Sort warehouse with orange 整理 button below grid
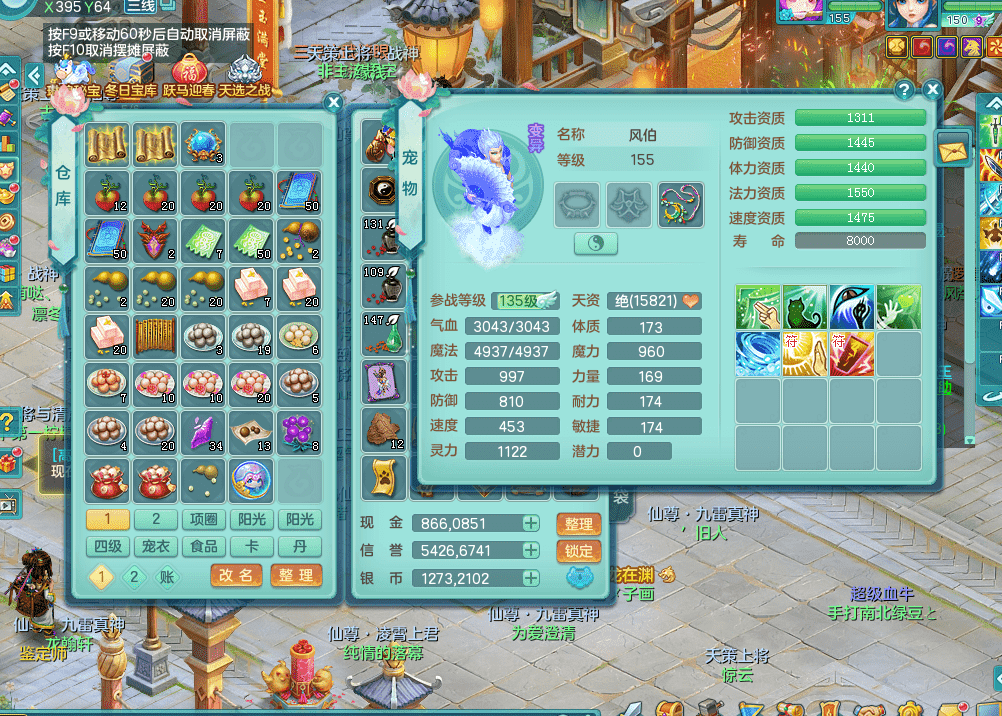This screenshot has height=716, width=1002. (295, 575)
